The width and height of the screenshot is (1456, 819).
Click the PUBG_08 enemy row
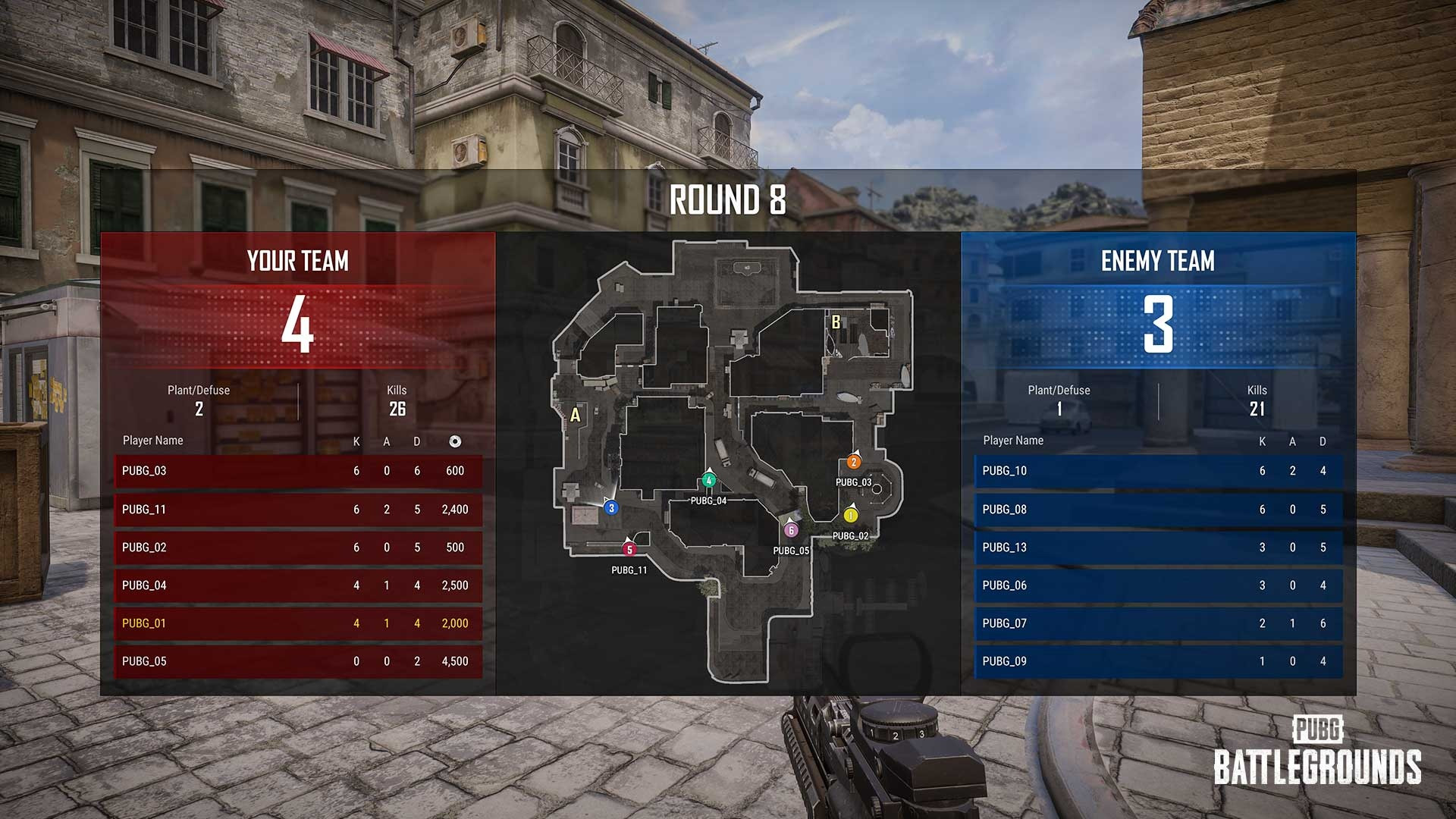pyautogui.click(x=1158, y=510)
